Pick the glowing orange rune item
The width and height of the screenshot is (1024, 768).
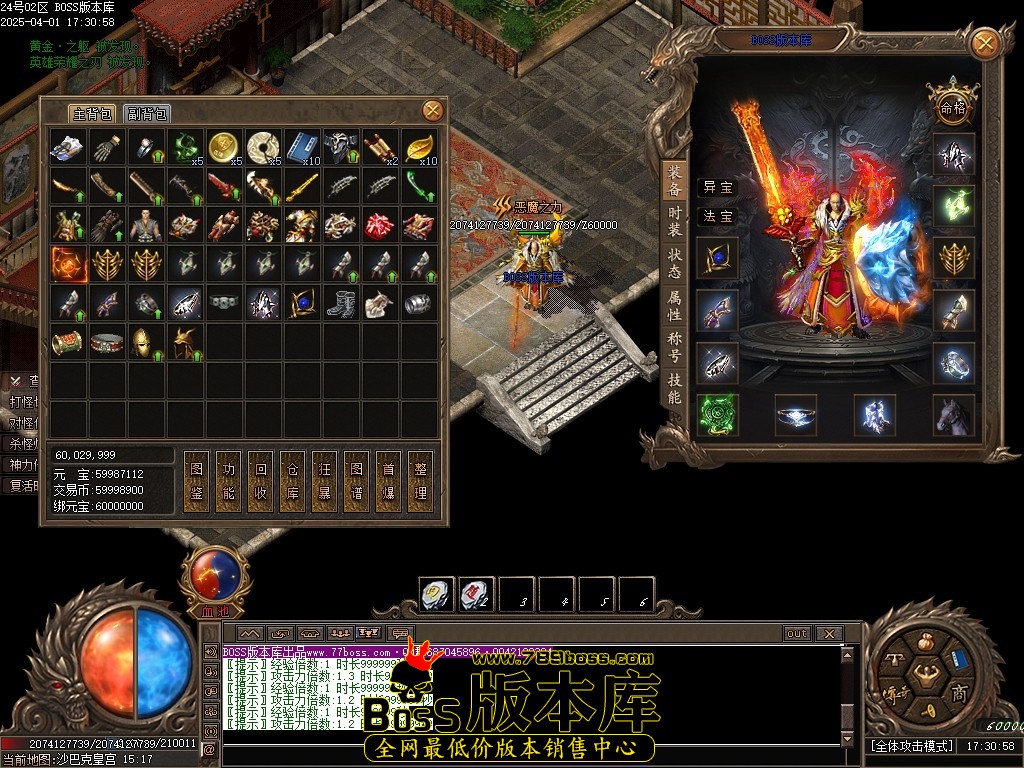68,264
